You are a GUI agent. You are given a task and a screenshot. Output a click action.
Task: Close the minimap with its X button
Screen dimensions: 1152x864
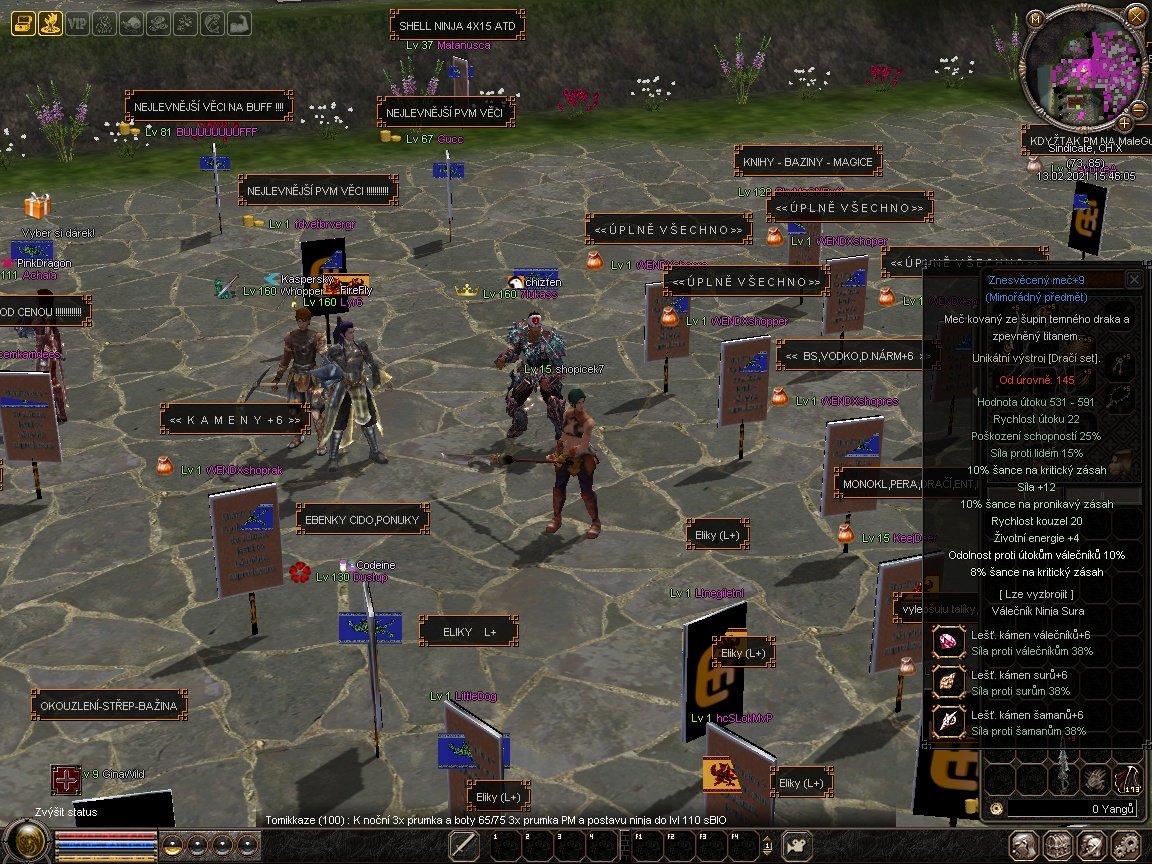click(1135, 15)
